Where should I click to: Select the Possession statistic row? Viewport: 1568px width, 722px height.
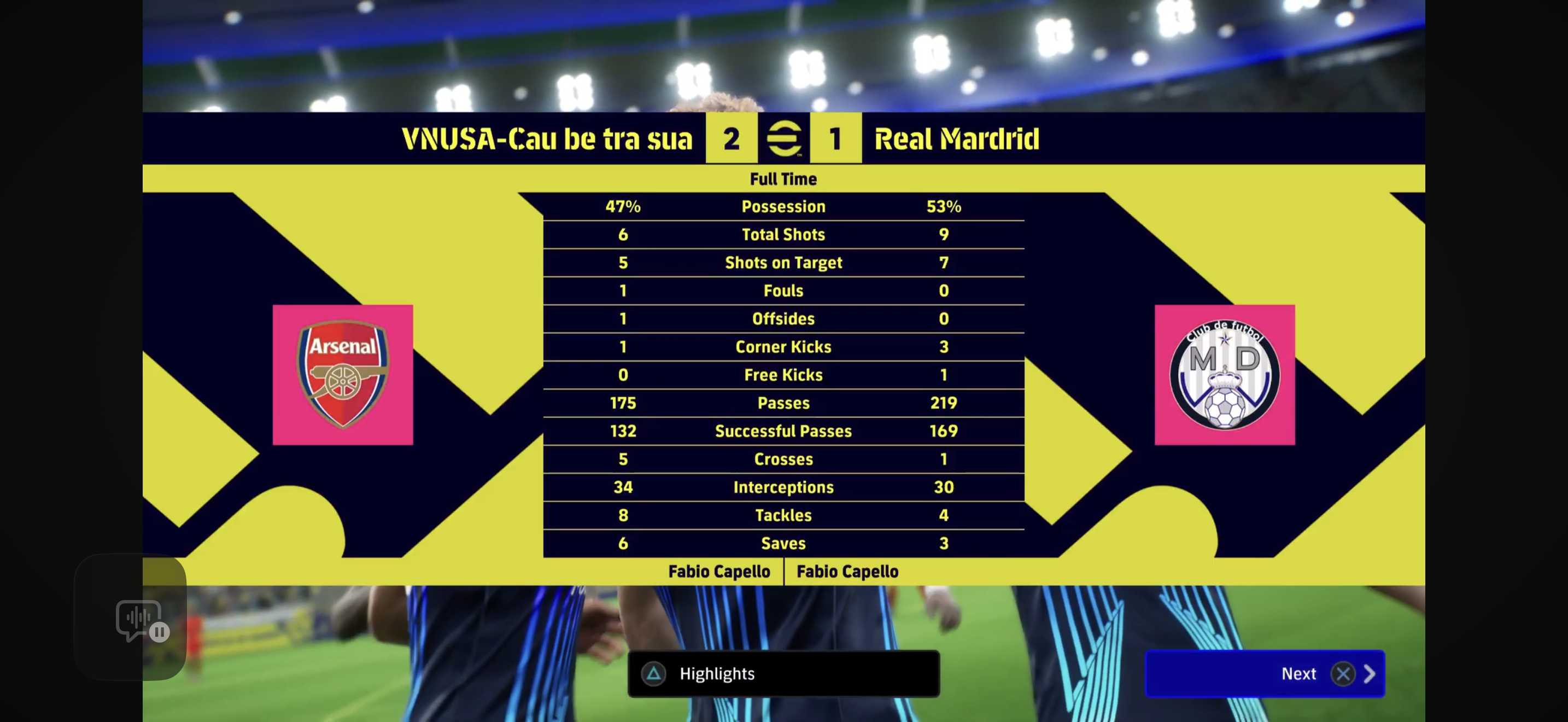click(784, 206)
